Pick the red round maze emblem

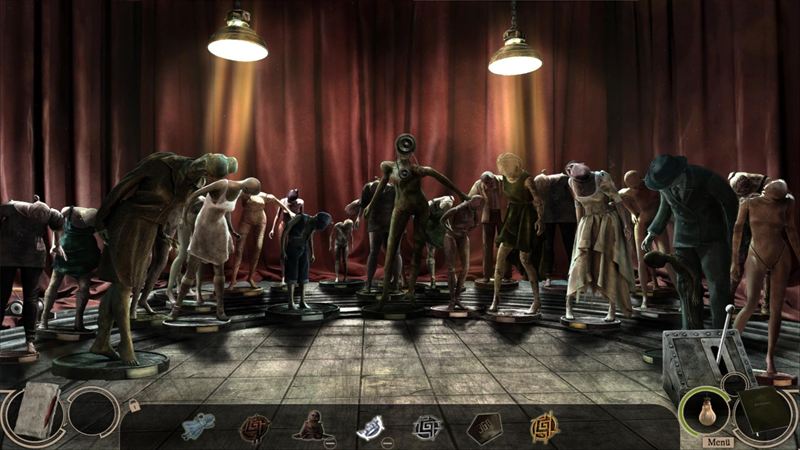coord(254,428)
